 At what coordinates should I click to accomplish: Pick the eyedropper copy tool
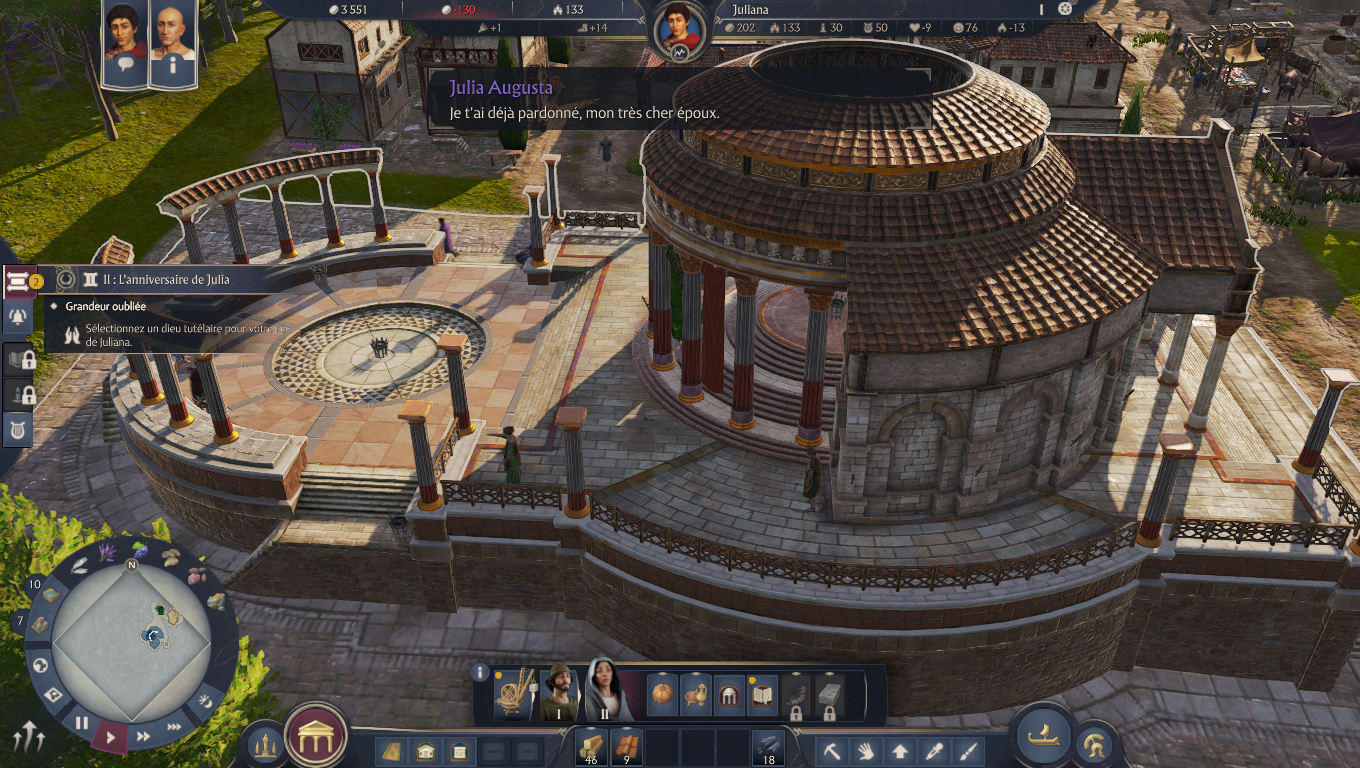(934, 750)
